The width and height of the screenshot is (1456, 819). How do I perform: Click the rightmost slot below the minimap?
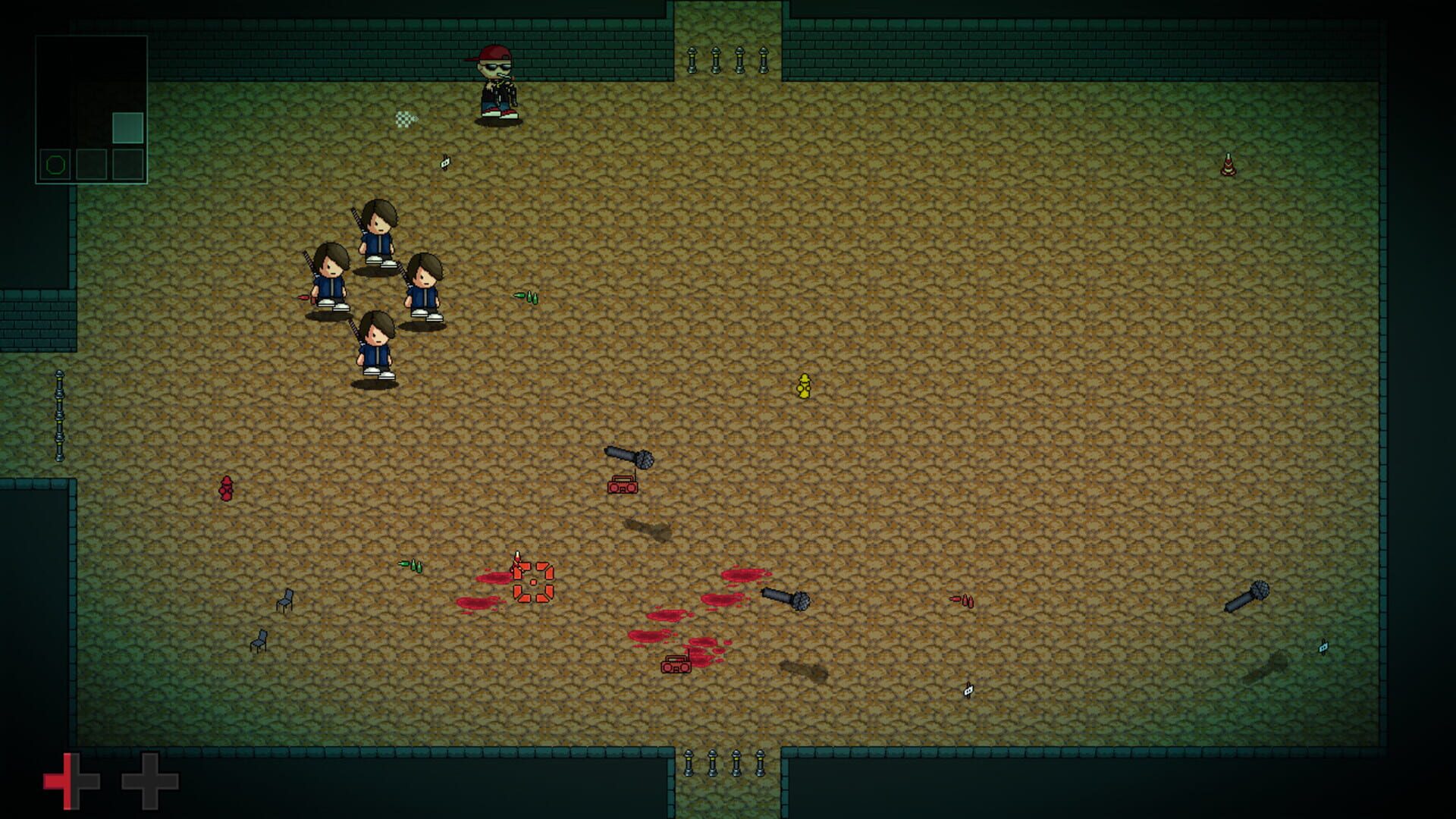129,163
